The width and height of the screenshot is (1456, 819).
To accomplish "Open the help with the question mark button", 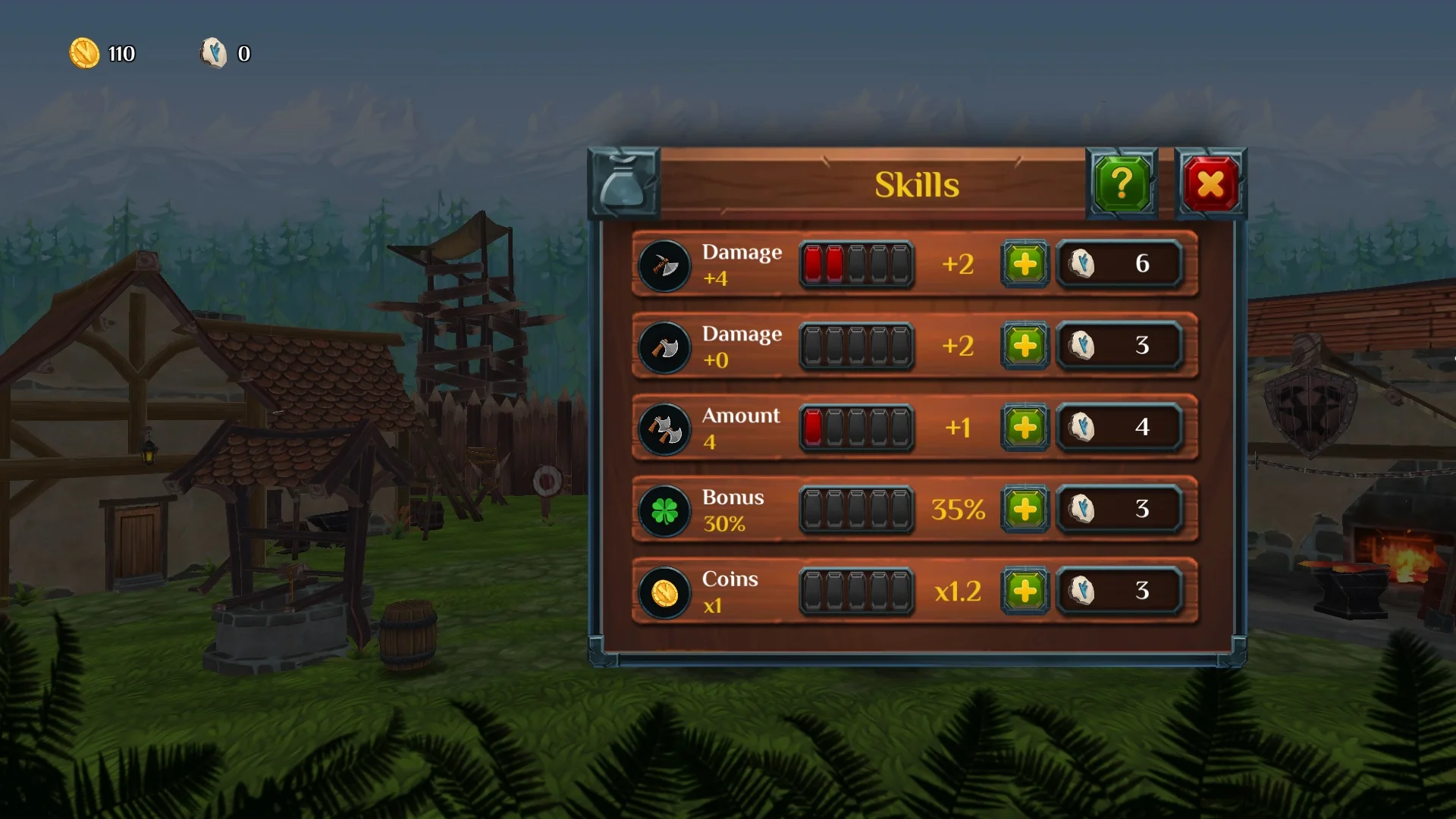I will 1121,183.
